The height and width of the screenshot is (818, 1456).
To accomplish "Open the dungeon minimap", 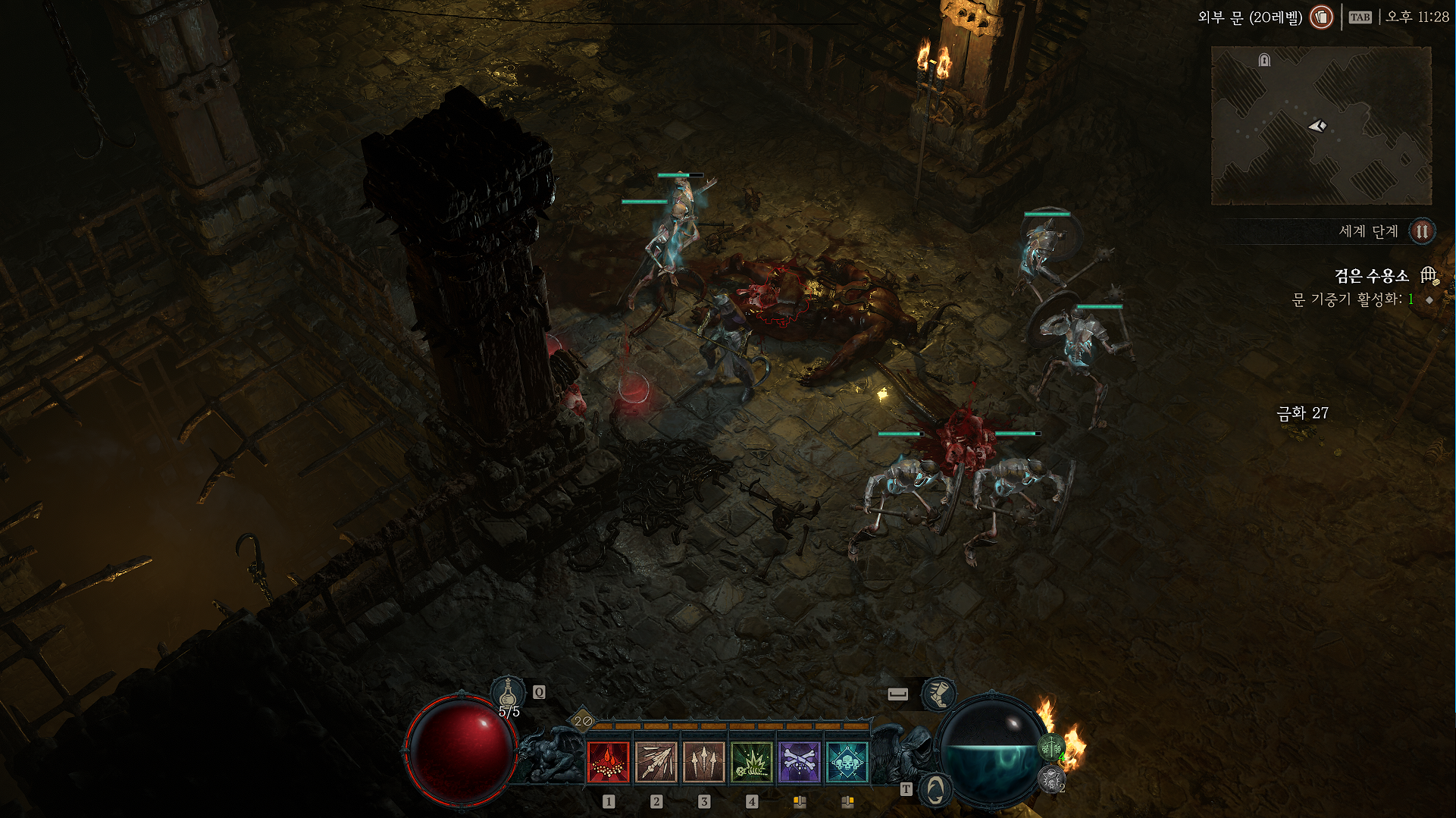I will (x=1321, y=126).
